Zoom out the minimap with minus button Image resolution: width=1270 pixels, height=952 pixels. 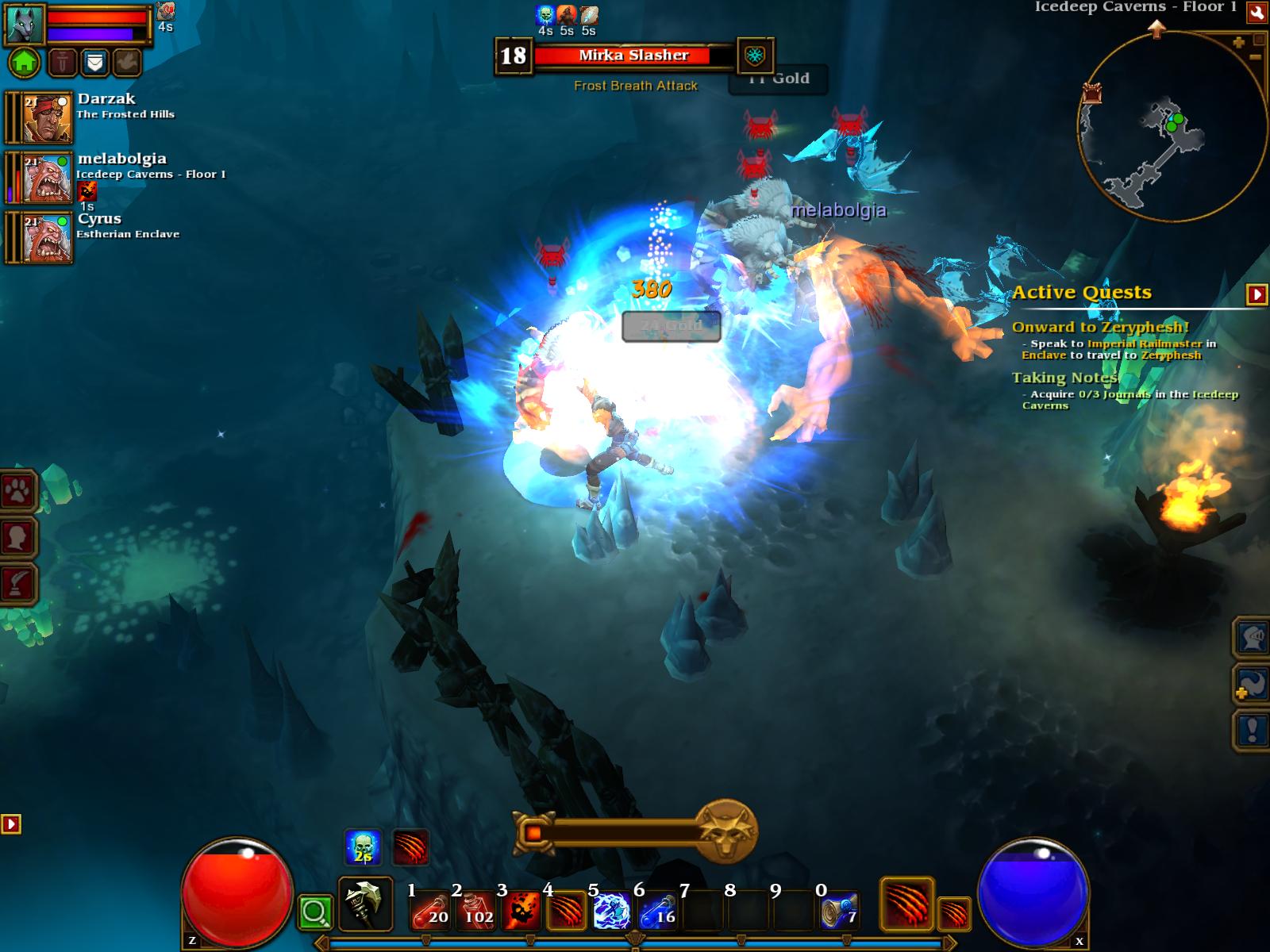pos(1255,57)
